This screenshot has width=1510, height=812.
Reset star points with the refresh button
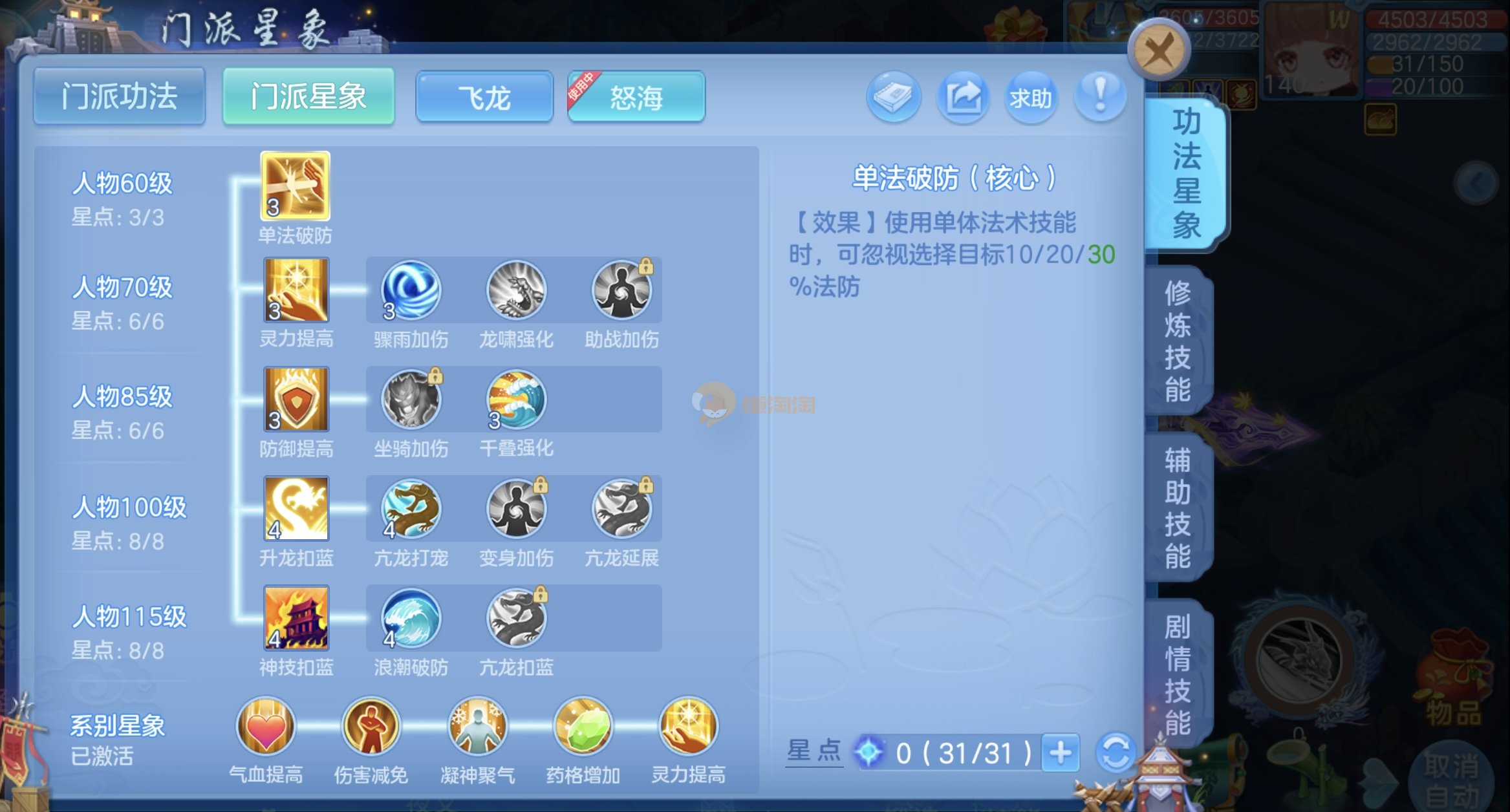coord(1116,753)
